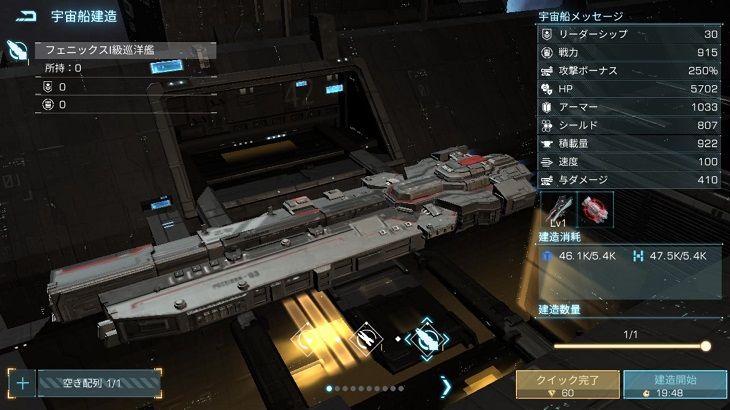The image size is (730, 410).
Task: Start construction with the 建造開始 button
Action: [674, 385]
